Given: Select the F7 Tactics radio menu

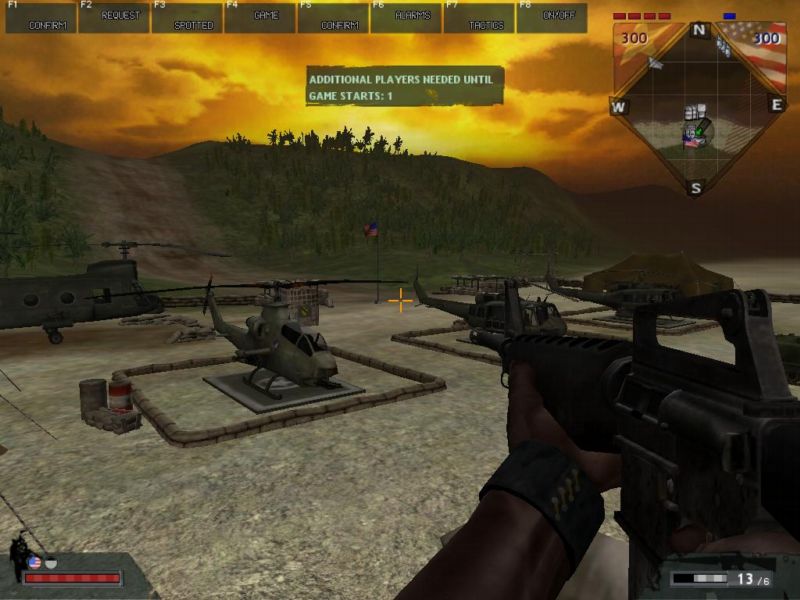Looking at the screenshot, I should click(x=479, y=18).
